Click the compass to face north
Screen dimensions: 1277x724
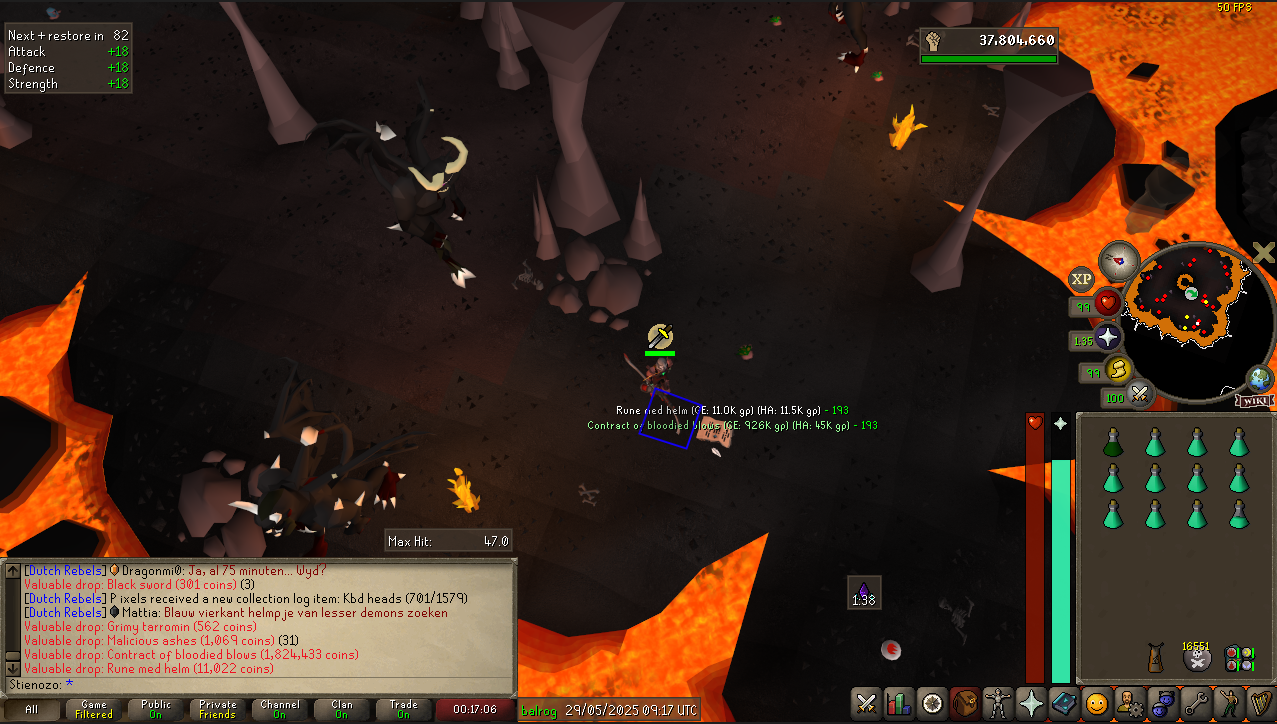pyautogui.click(x=1119, y=261)
